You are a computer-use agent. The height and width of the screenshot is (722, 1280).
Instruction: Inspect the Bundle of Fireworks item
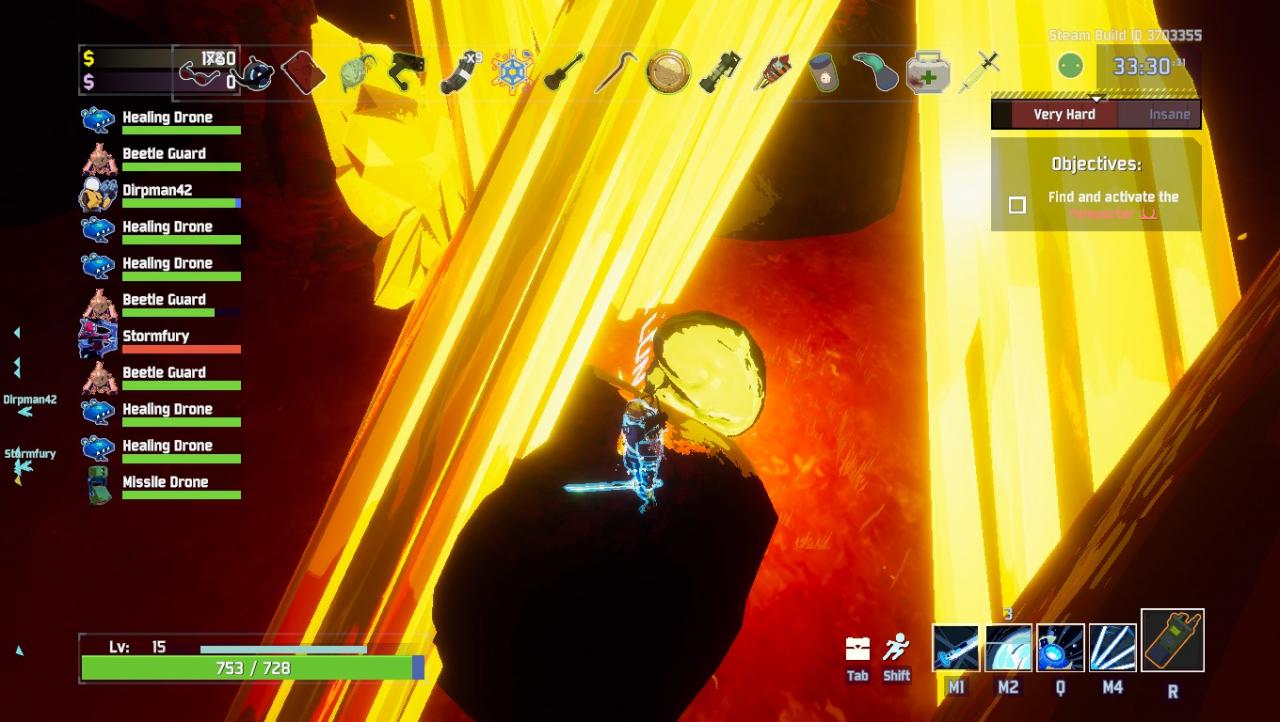pyautogui.click(x=772, y=72)
